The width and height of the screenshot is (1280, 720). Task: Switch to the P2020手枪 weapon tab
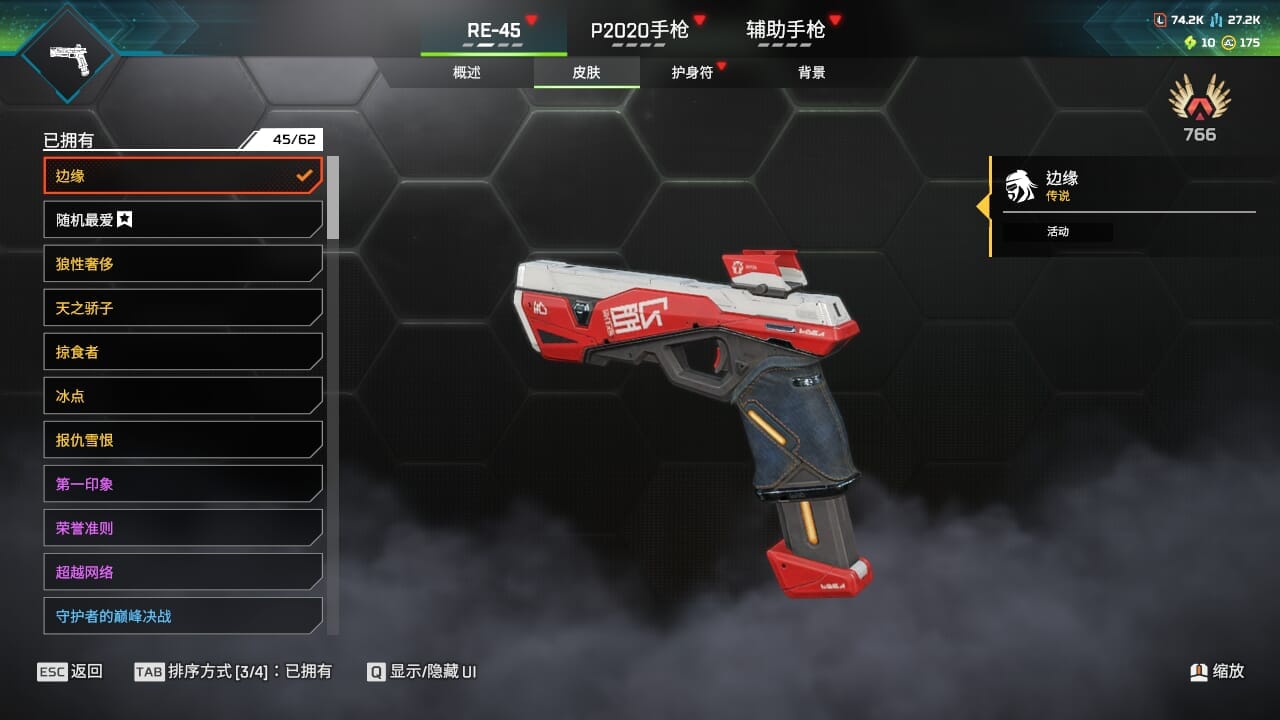tap(640, 30)
